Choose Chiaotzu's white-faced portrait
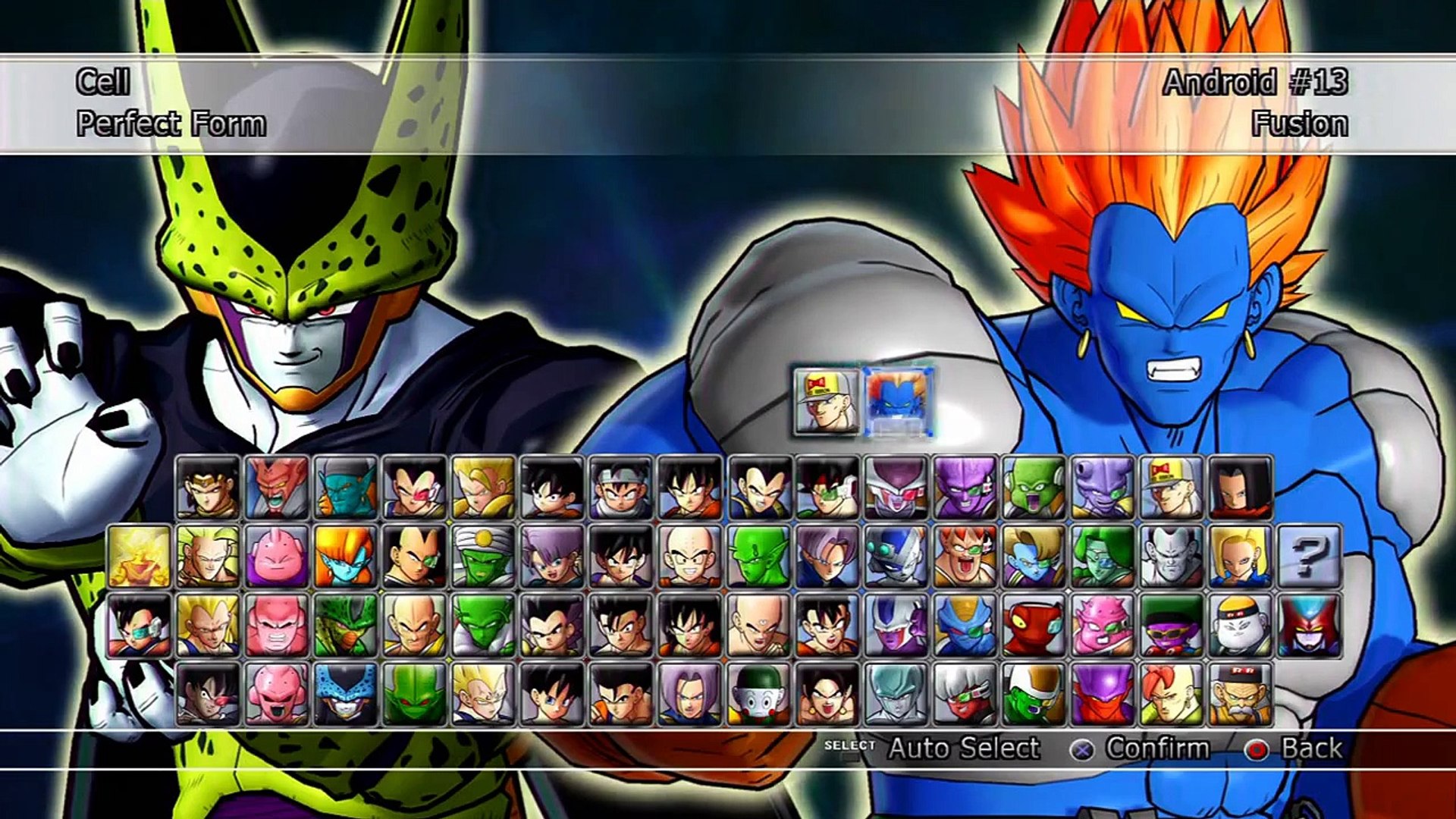Viewport: 1456px width, 819px height. pos(758,694)
